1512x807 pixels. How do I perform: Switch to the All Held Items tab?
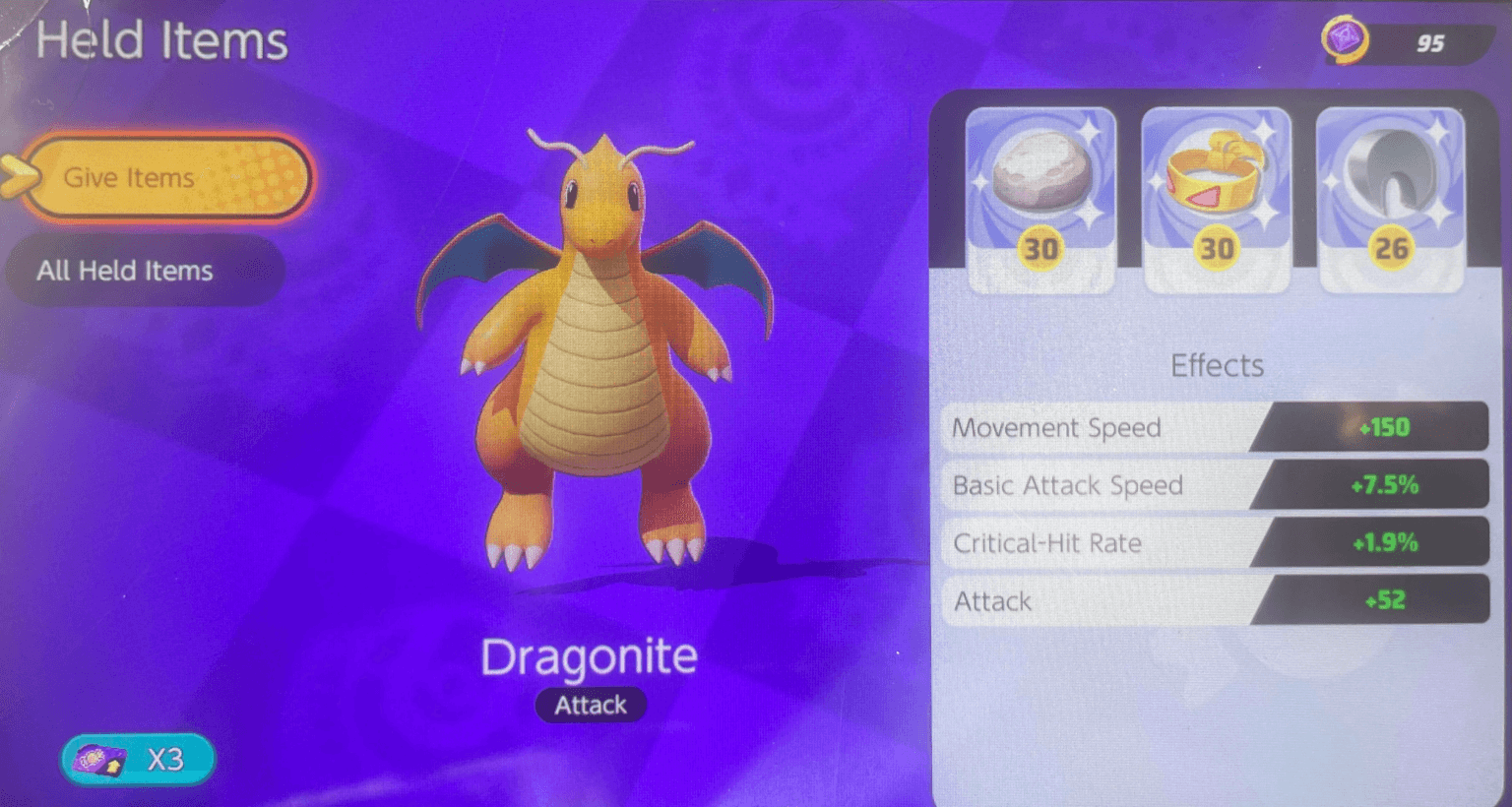tap(145, 271)
